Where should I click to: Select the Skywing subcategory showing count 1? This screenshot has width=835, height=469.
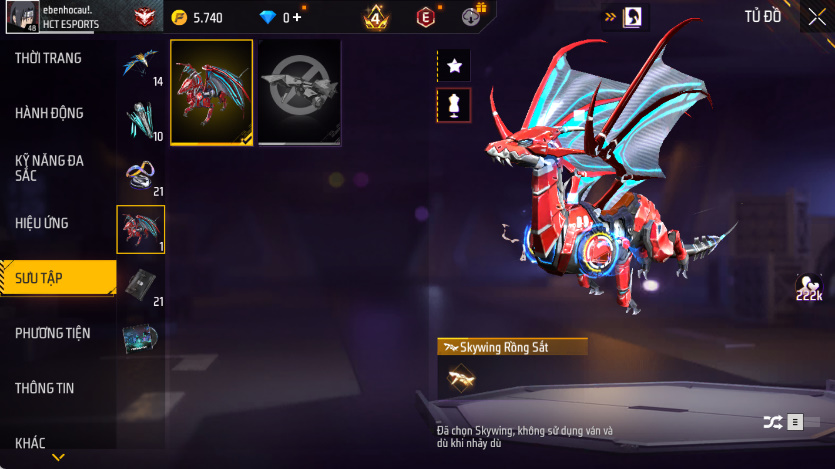pyautogui.click(x=140, y=230)
